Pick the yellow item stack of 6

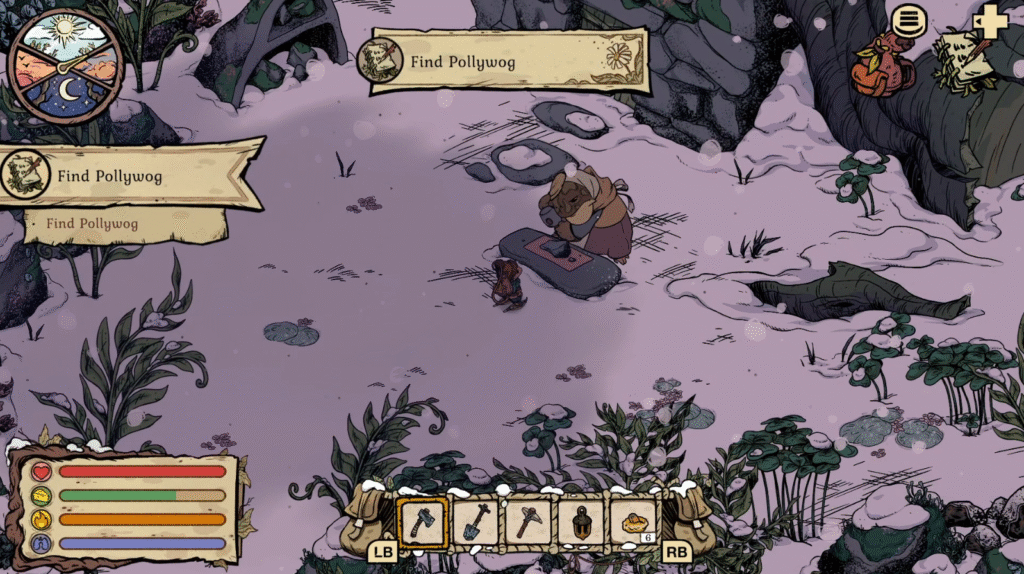point(633,522)
